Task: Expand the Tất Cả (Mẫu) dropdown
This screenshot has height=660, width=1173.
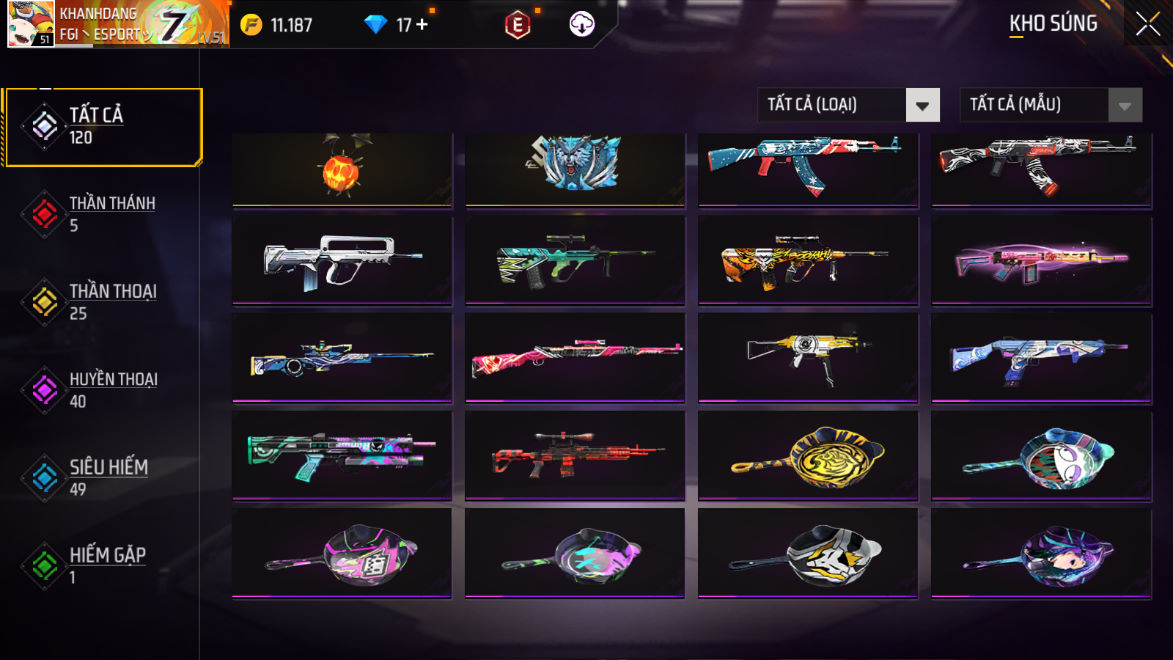Action: (1050, 104)
